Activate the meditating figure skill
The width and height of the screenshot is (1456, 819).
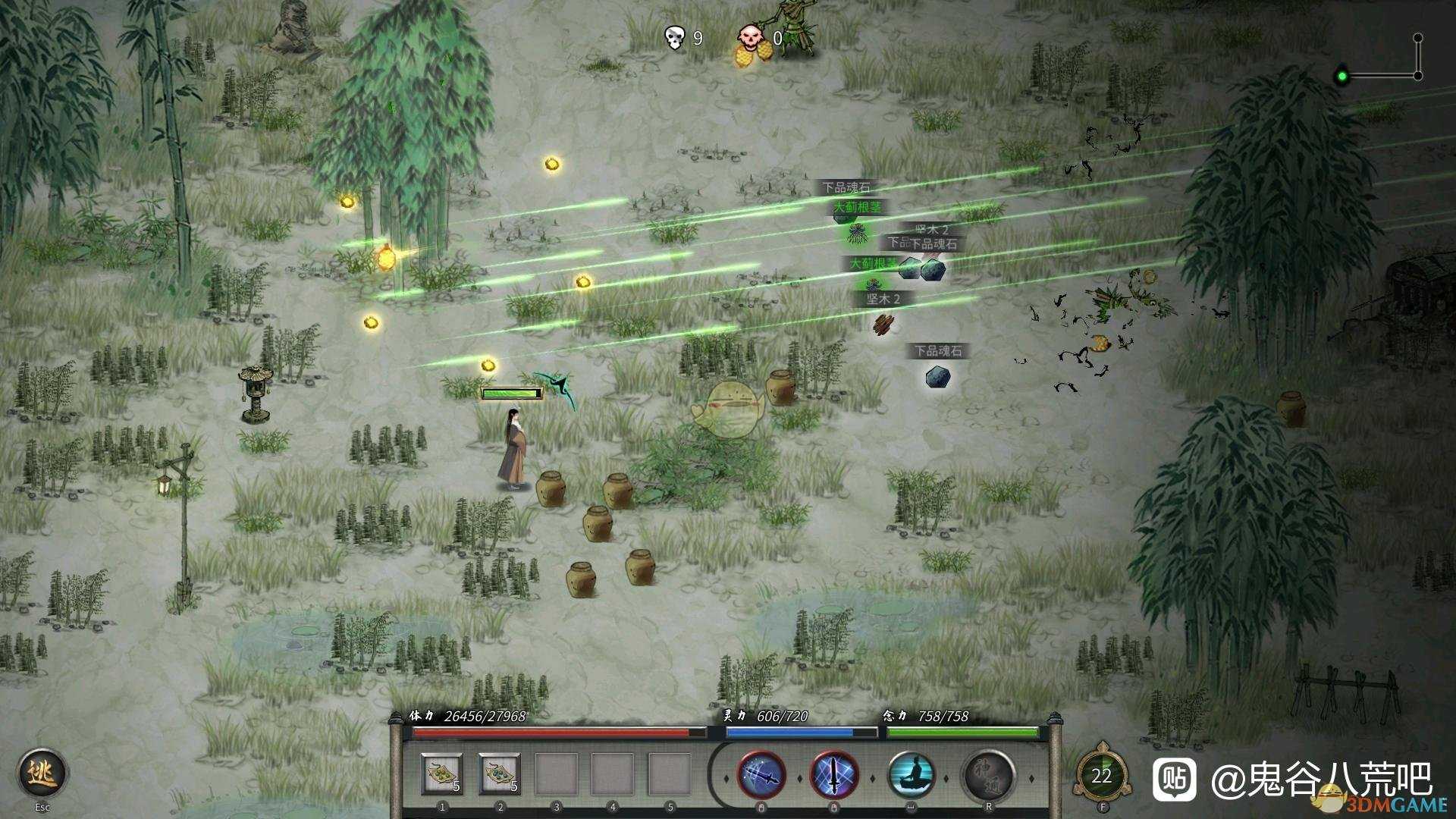click(x=911, y=776)
